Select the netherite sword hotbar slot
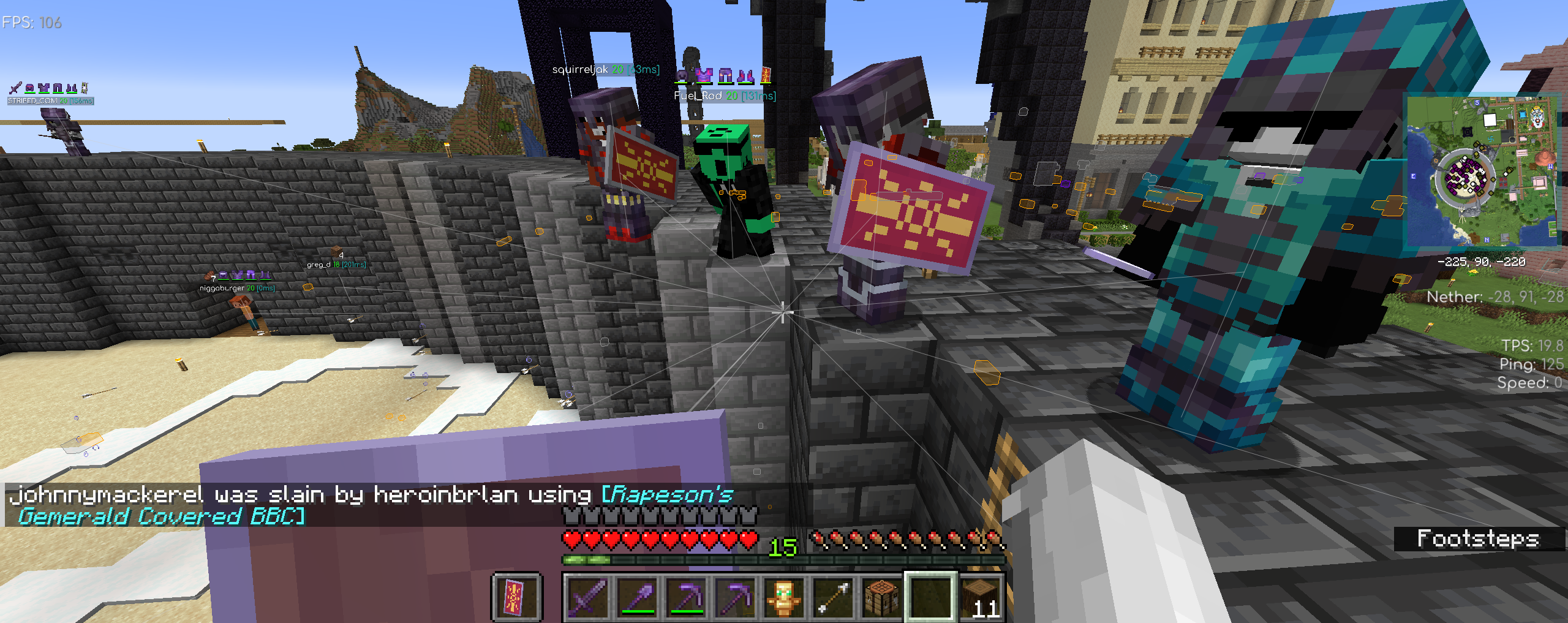The height and width of the screenshot is (623, 1568). 587,596
